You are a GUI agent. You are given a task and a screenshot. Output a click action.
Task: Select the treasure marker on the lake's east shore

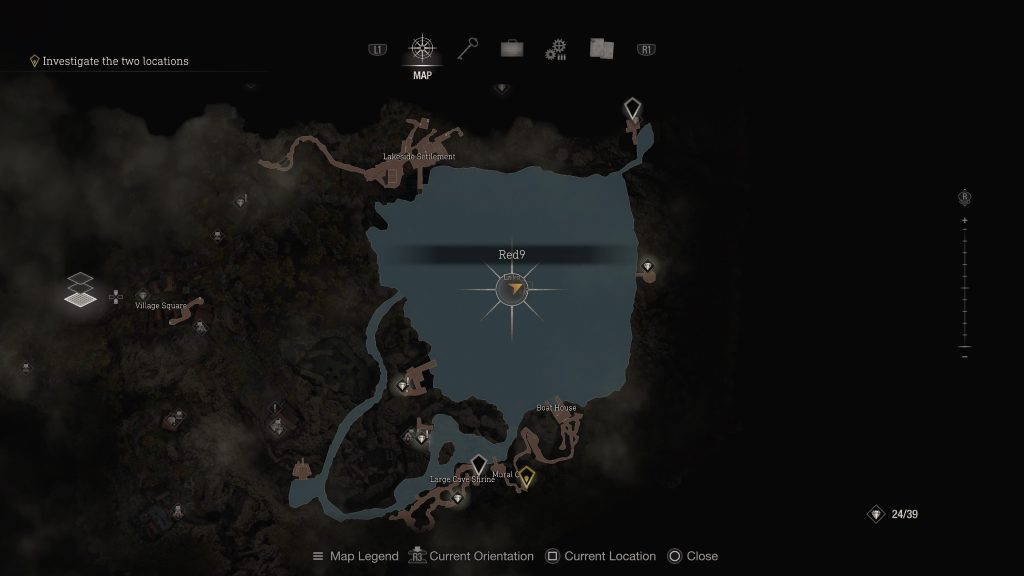click(648, 266)
